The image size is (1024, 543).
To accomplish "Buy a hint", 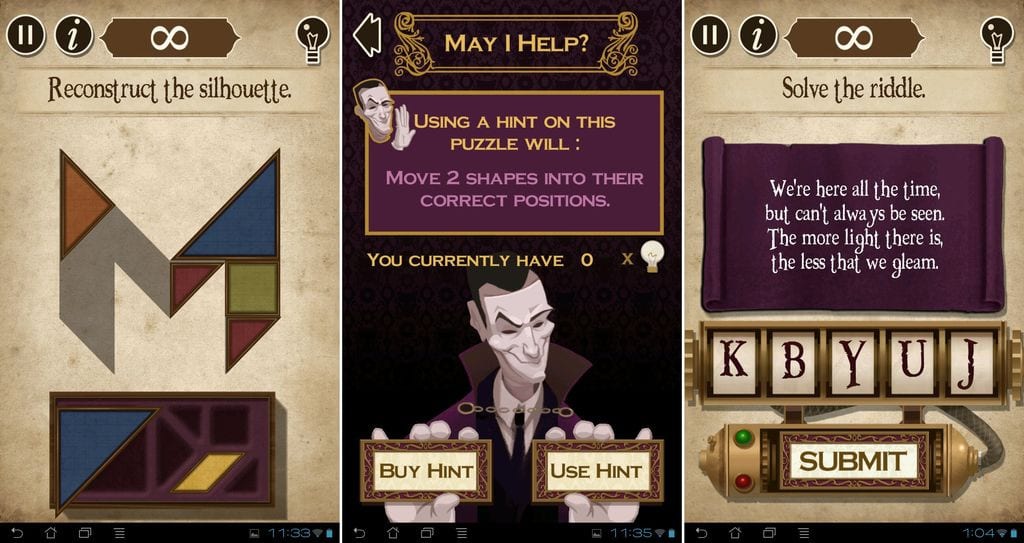I will click(425, 470).
